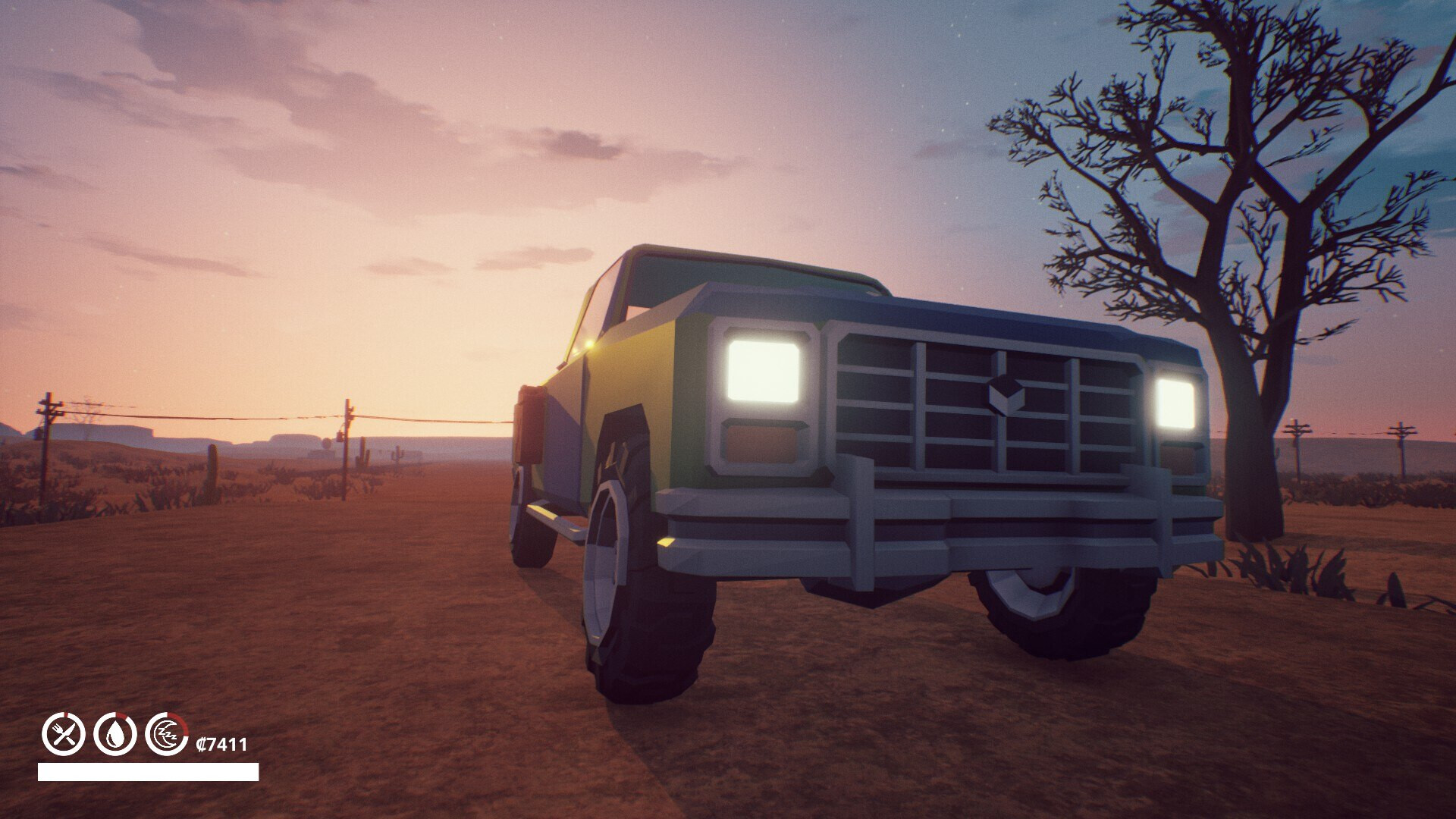Click the red depletion arc on the hunger ring
Screen dimensions: 1456x819
coord(67,714)
